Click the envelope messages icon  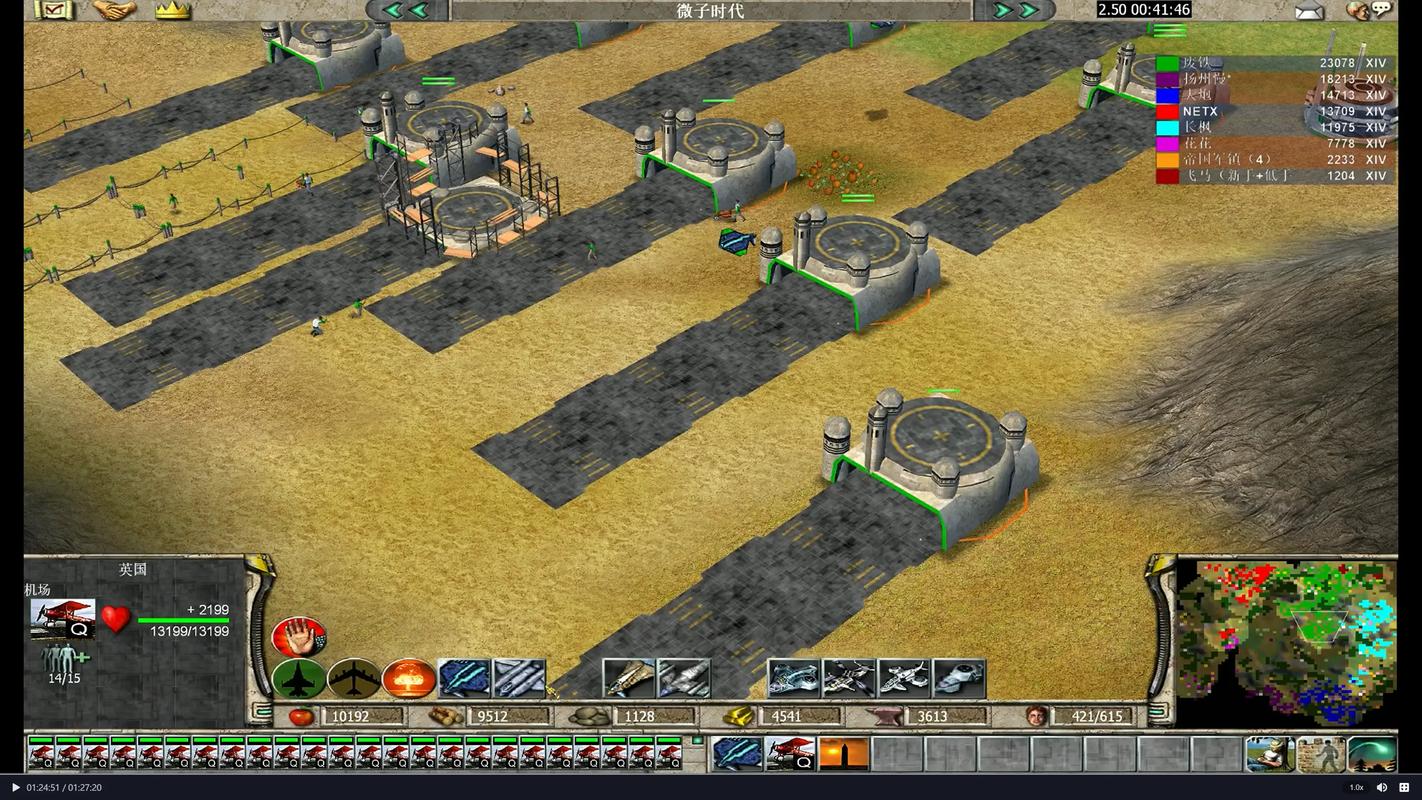pyautogui.click(x=1309, y=11)
